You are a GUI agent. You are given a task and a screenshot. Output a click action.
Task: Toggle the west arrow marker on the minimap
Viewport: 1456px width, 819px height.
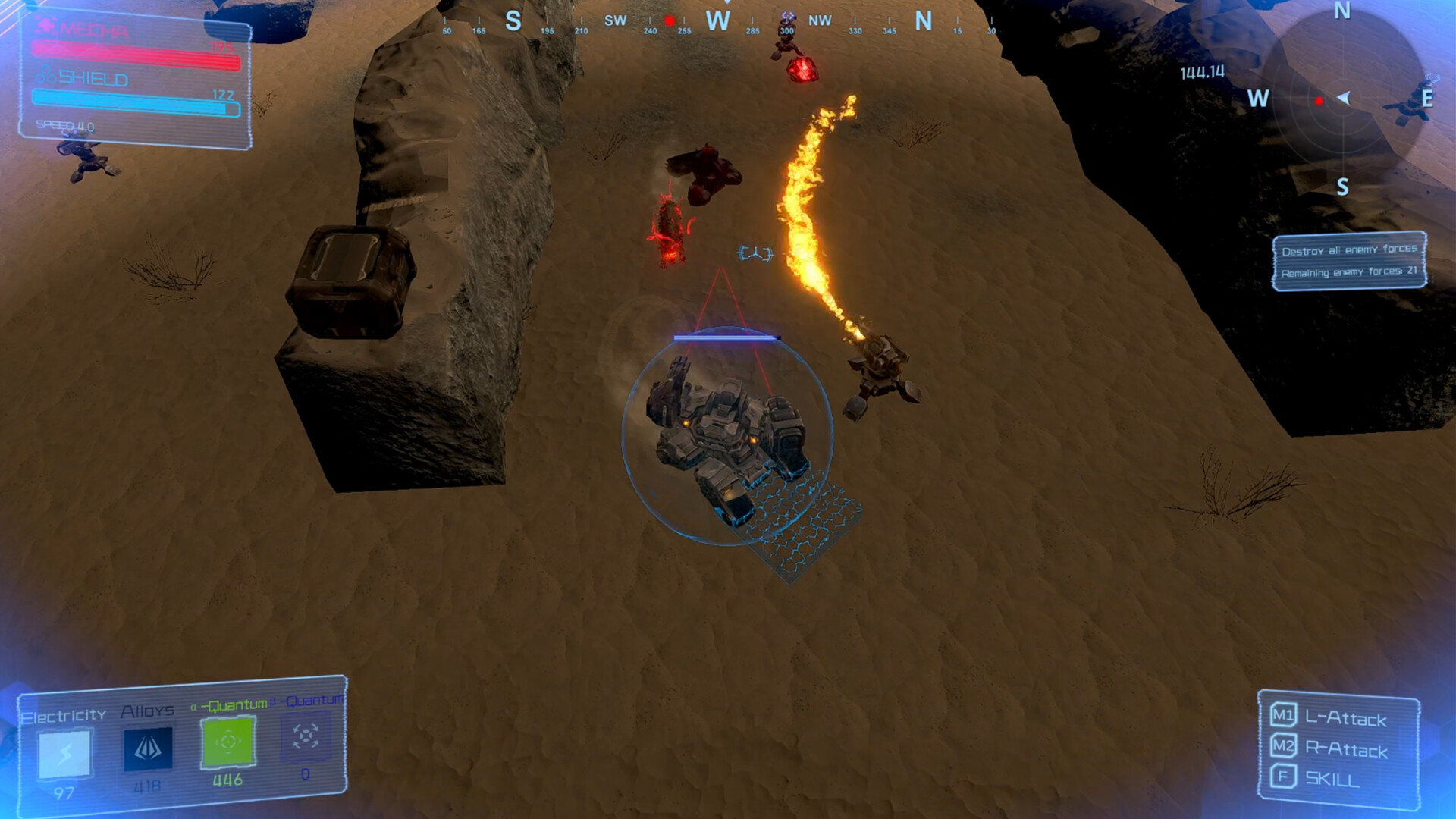tap(1344, 99)
